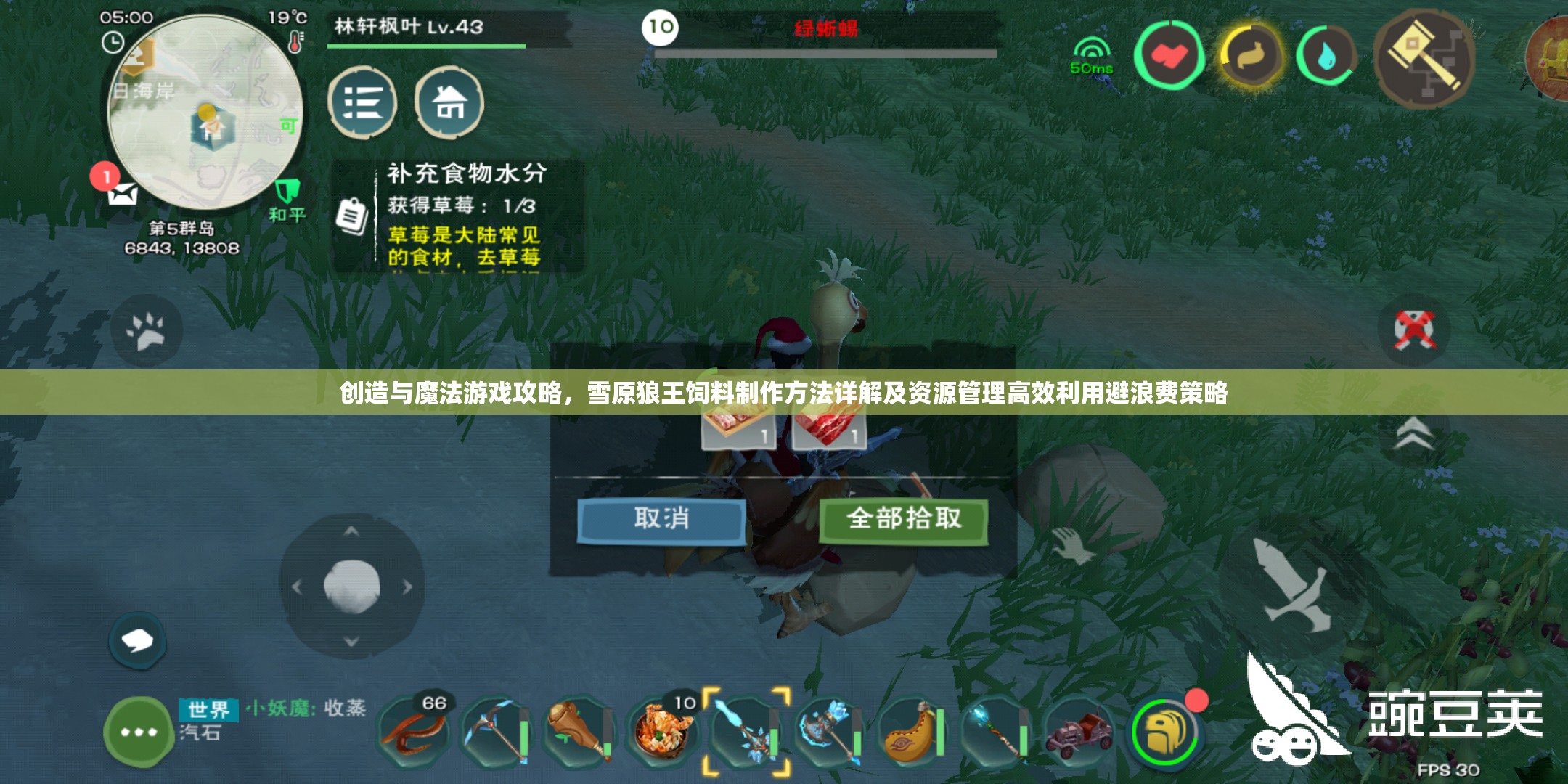This screenshot has height=784, width=1568.
Task: Click the mail icon with notification badge
Action: (123, 195)
